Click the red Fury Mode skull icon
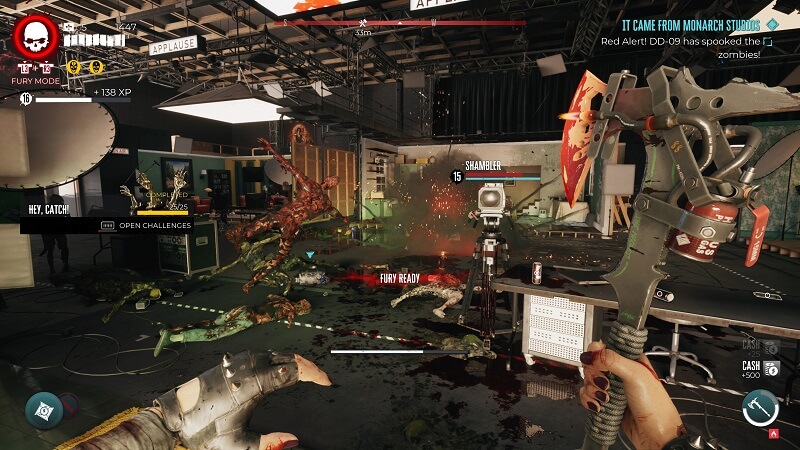The height and width of the screenshot is (450, 800). (x=36, y=38)
